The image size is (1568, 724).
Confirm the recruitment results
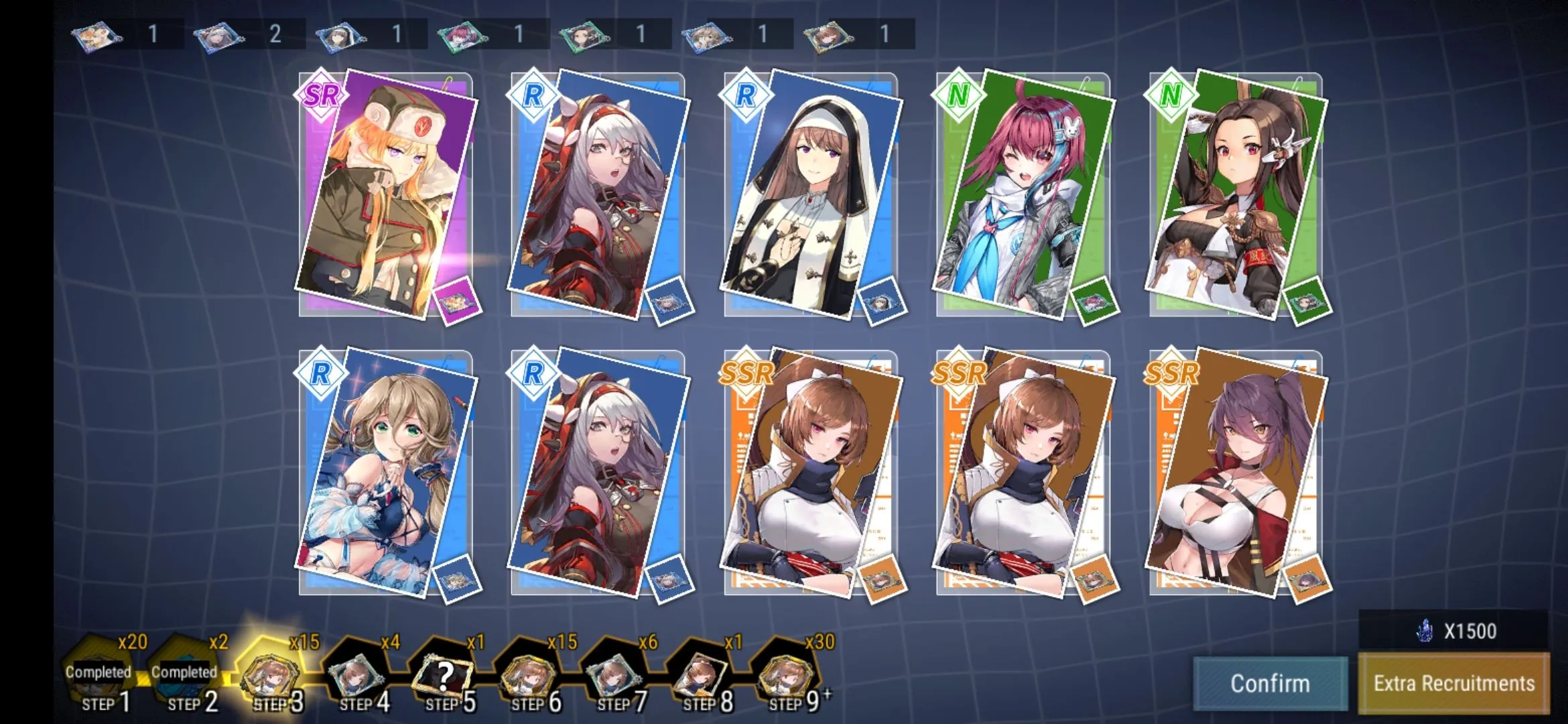[1270, 683]
